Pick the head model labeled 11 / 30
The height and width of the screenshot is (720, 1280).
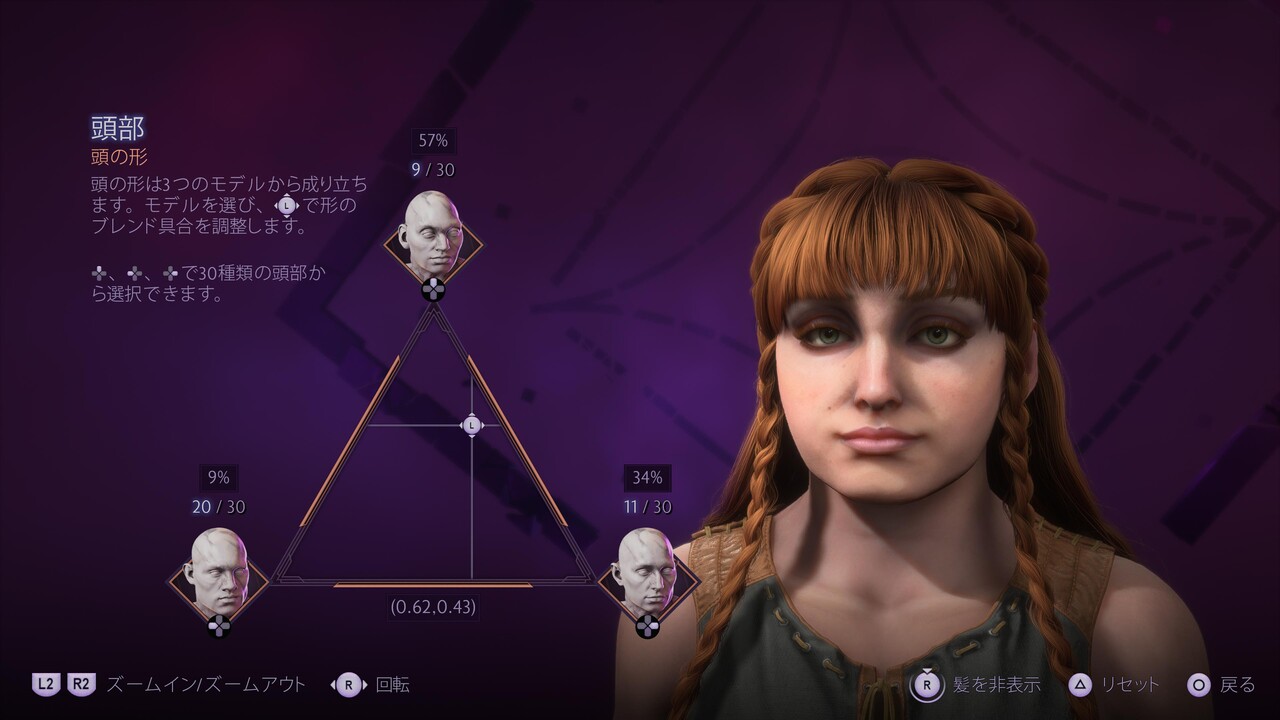pos(647,574)
